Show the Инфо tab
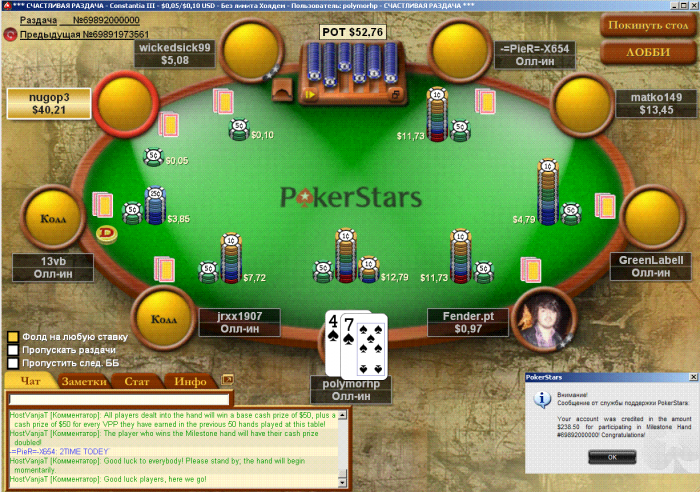Image resolution: width=700 pixels, height=492 pixels. point(190,381)
